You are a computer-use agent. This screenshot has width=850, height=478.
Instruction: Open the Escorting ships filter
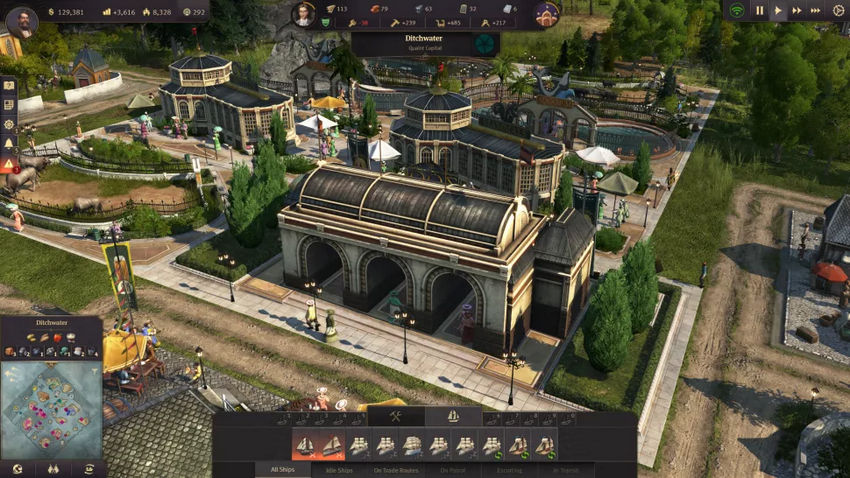coord(510,470)
